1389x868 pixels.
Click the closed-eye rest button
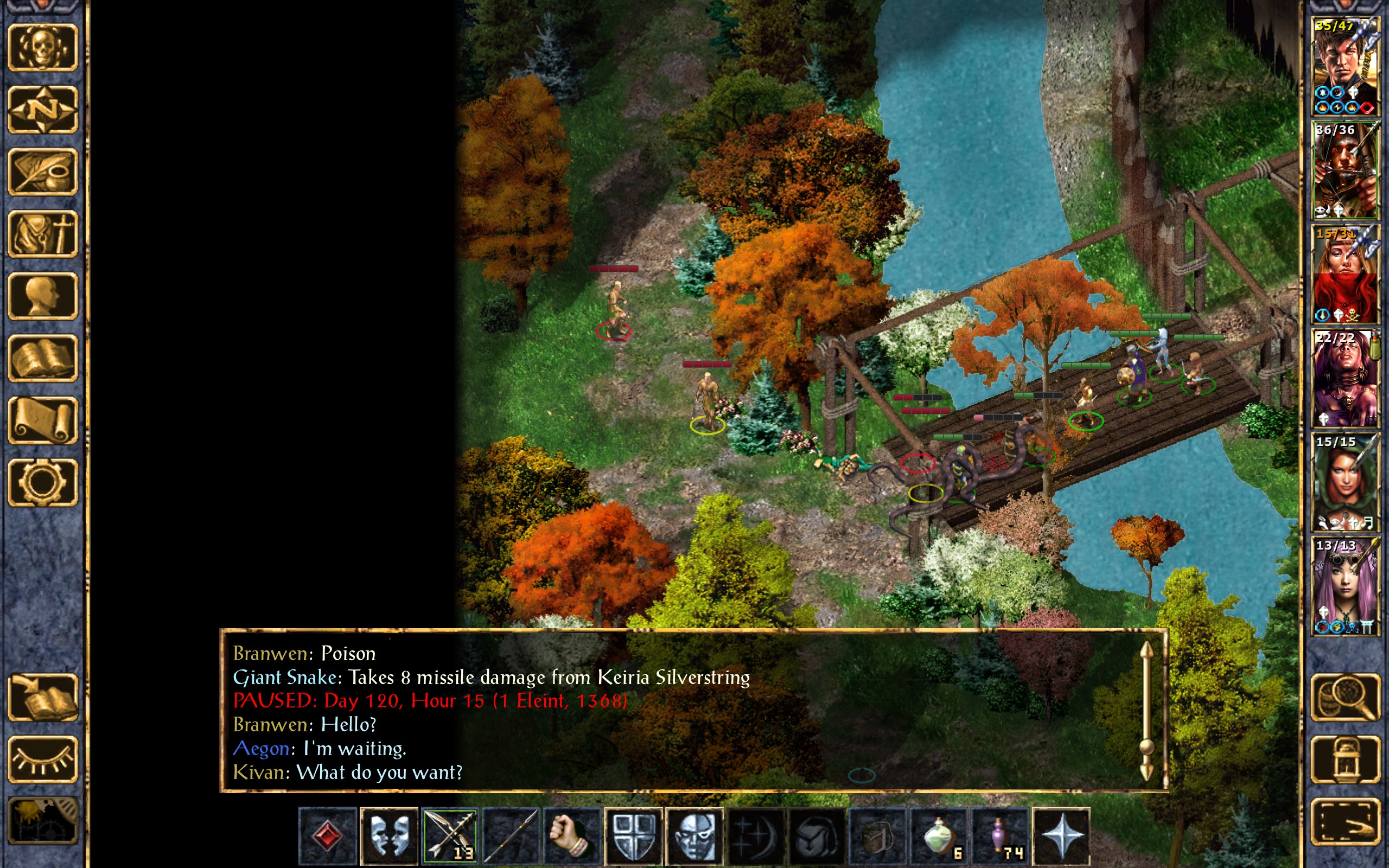42,759
